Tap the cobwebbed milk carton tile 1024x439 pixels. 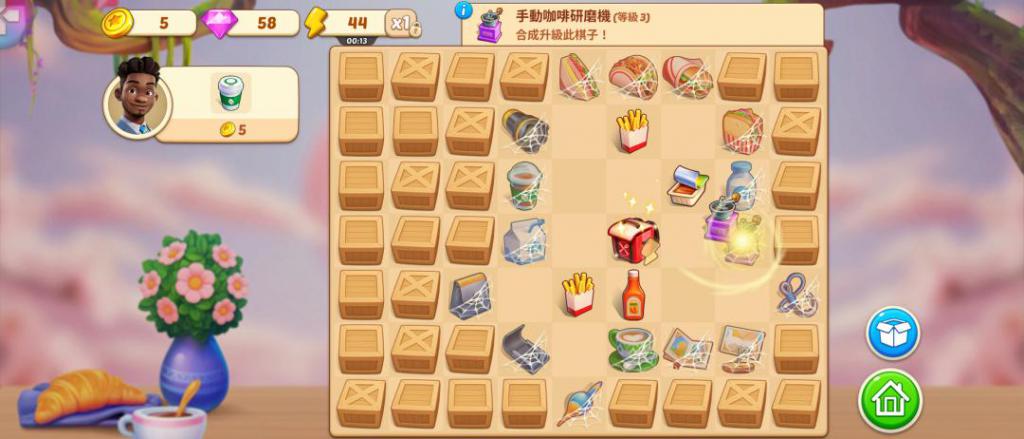pos(524,241)
